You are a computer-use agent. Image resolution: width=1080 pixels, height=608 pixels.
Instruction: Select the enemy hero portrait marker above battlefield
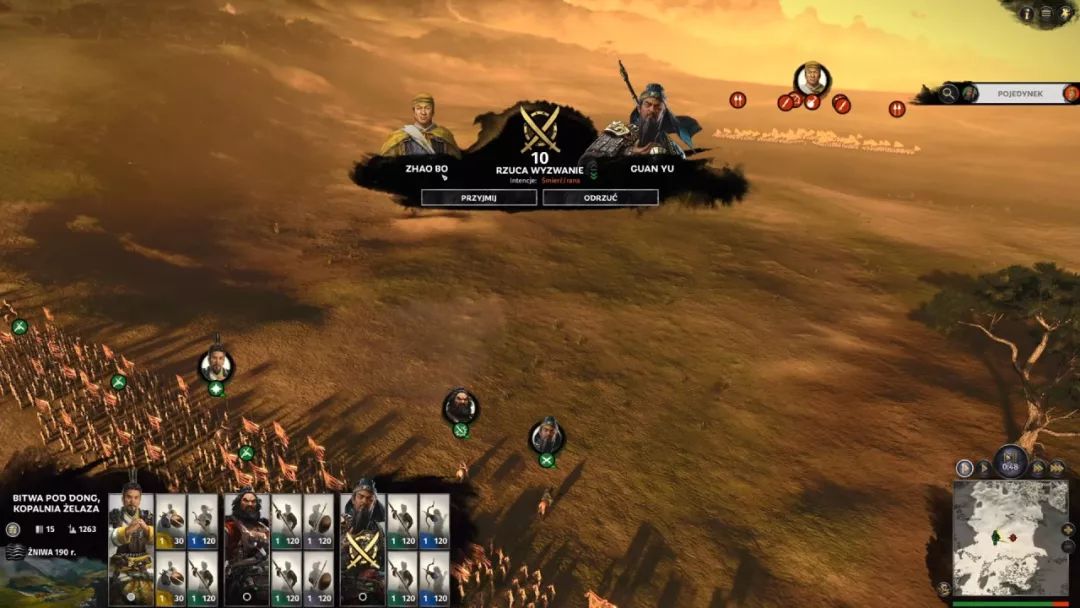[812, 78]
